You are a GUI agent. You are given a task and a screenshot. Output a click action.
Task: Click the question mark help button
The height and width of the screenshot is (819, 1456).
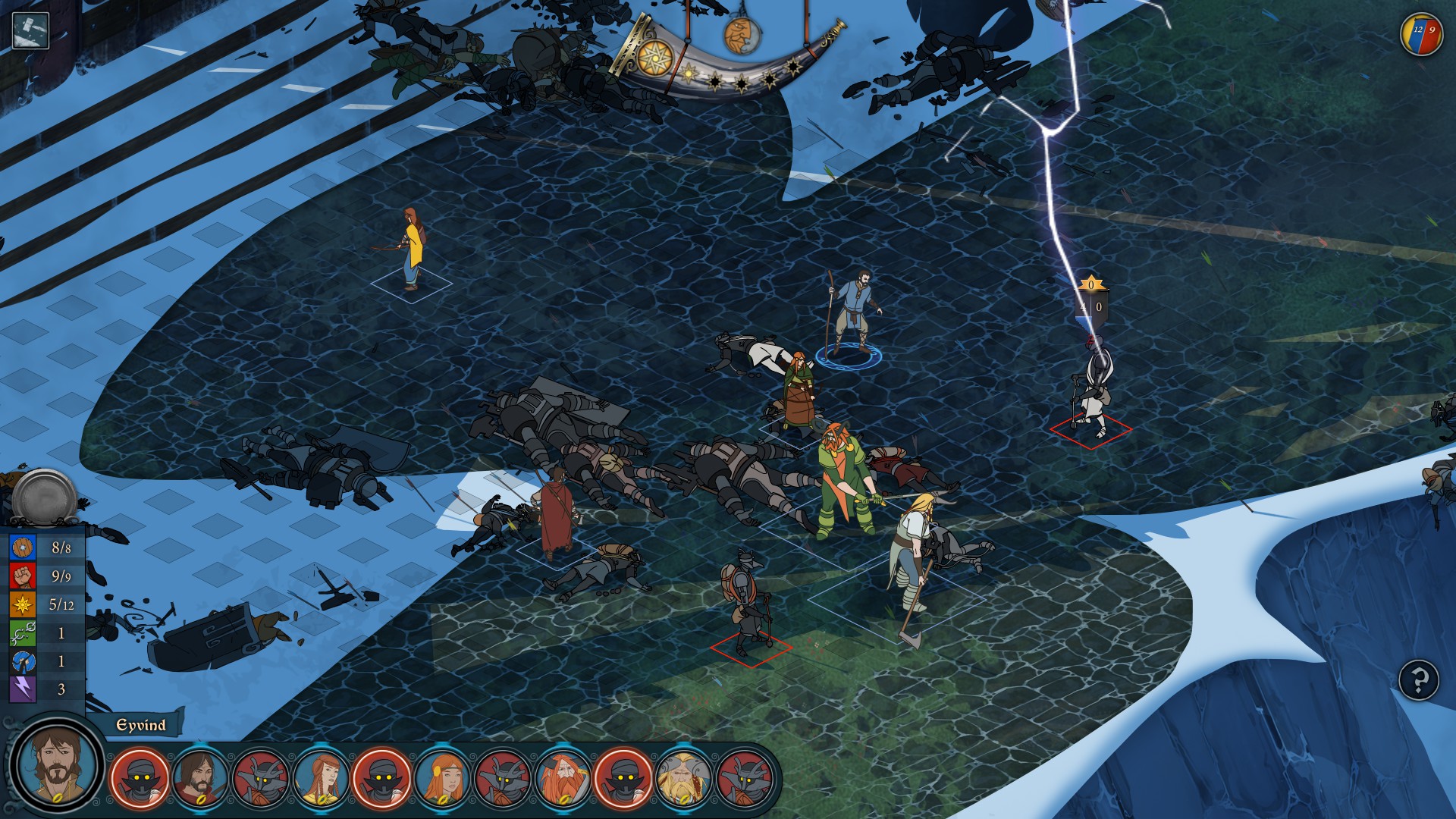(1418, 679)
